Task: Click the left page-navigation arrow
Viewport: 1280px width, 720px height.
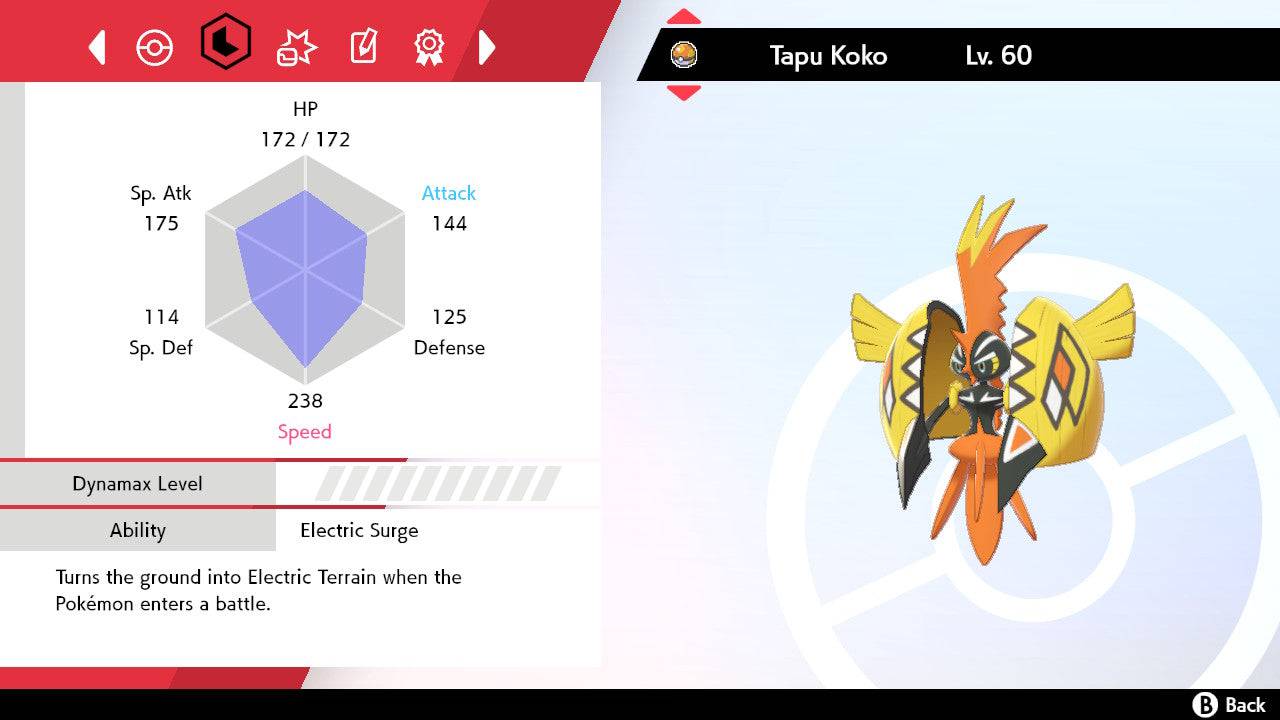Action: [x=96, y=45]
